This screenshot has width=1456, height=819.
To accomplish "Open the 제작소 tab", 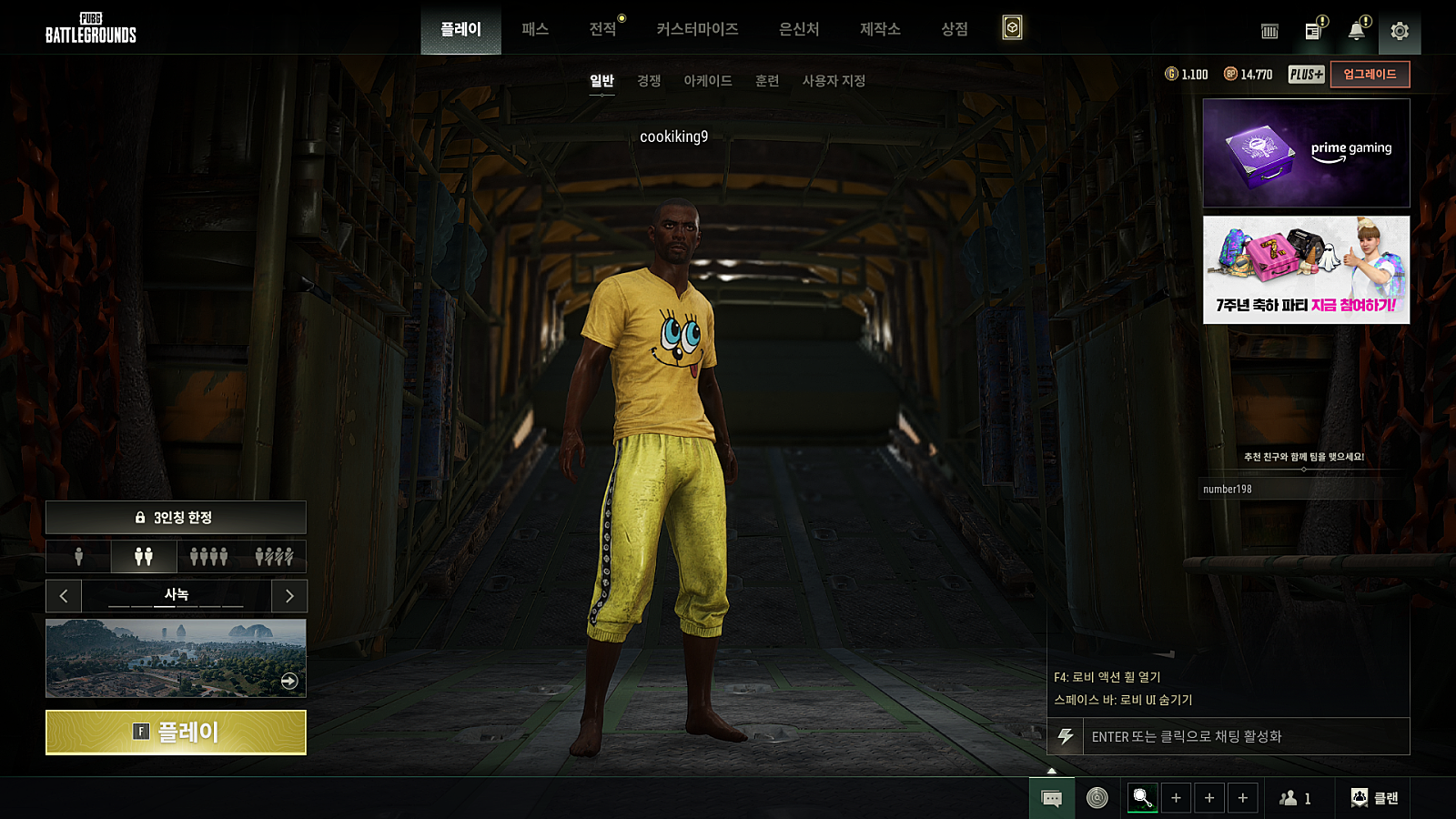I will [880, 29].
